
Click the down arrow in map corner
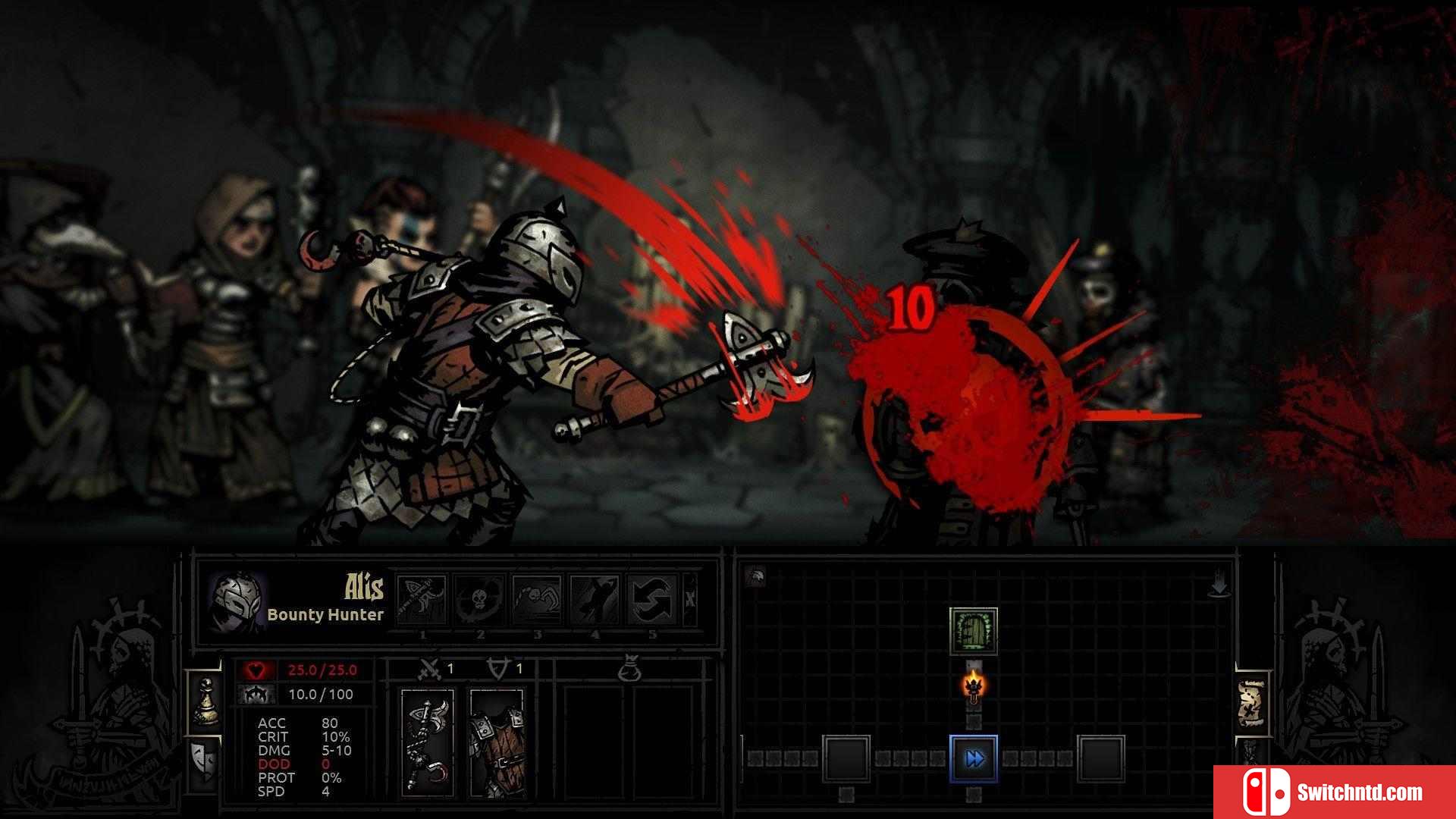tap(1219, 585)
